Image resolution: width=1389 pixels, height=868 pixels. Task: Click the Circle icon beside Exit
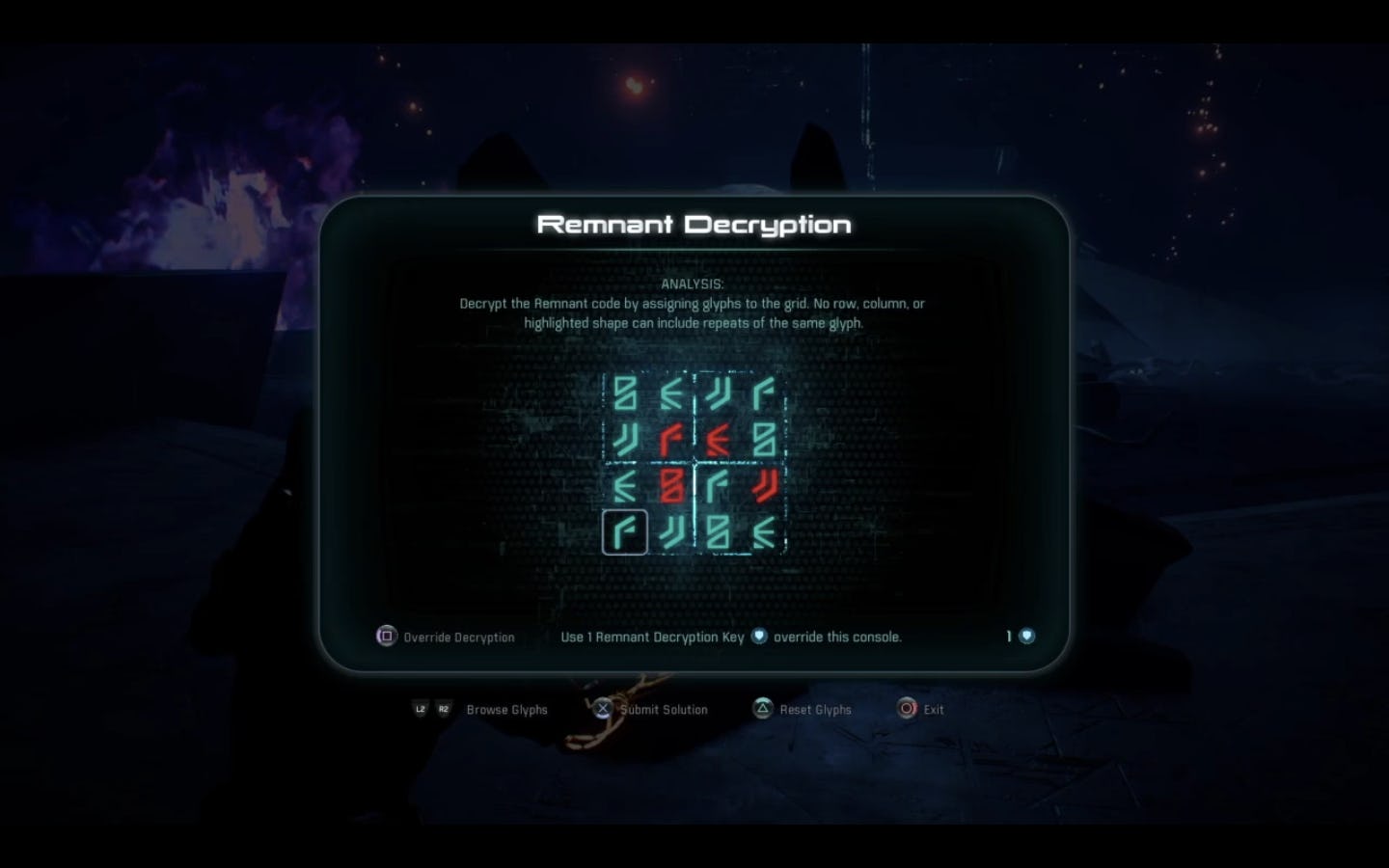pyautogui.click(x=907, y=709)
